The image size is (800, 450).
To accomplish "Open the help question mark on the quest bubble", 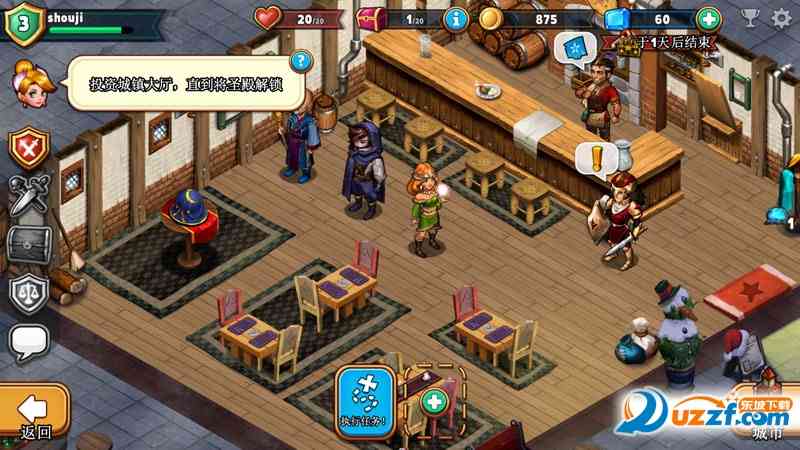I will point(299,62).
